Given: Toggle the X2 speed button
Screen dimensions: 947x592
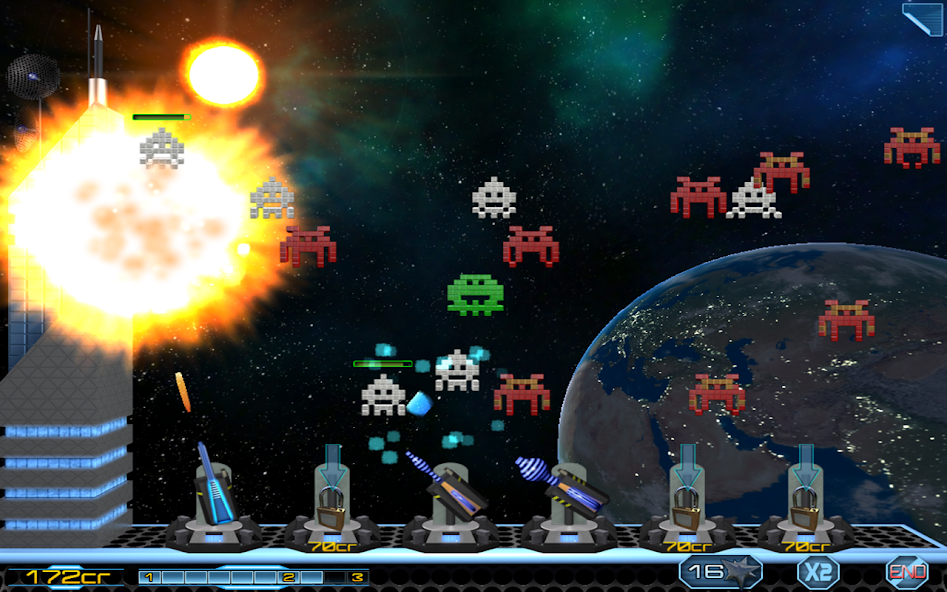Looking at the screenshot, I should pyautogui.click(x=818, y=573).
